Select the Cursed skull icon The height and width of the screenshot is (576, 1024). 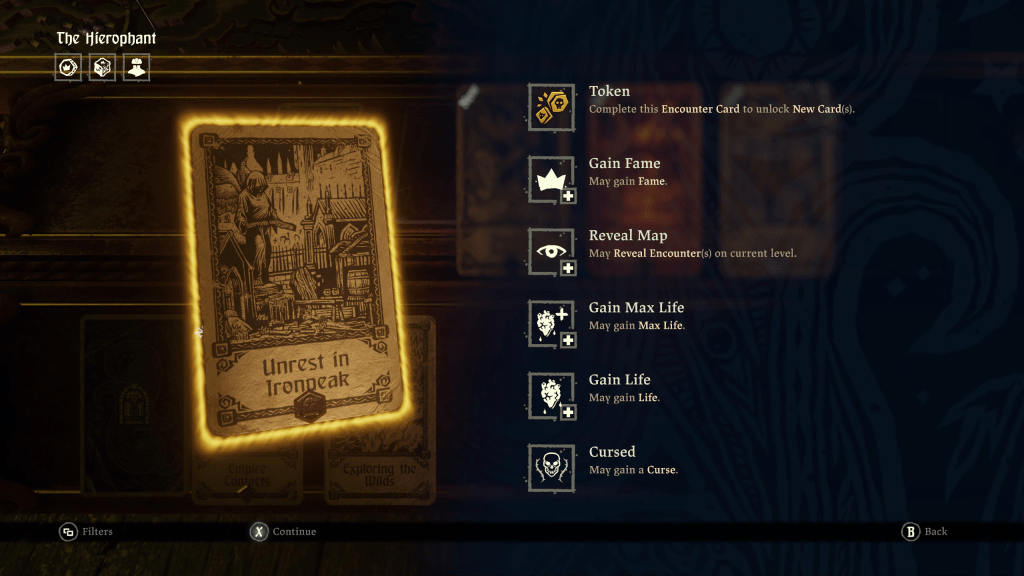[551, 467]
